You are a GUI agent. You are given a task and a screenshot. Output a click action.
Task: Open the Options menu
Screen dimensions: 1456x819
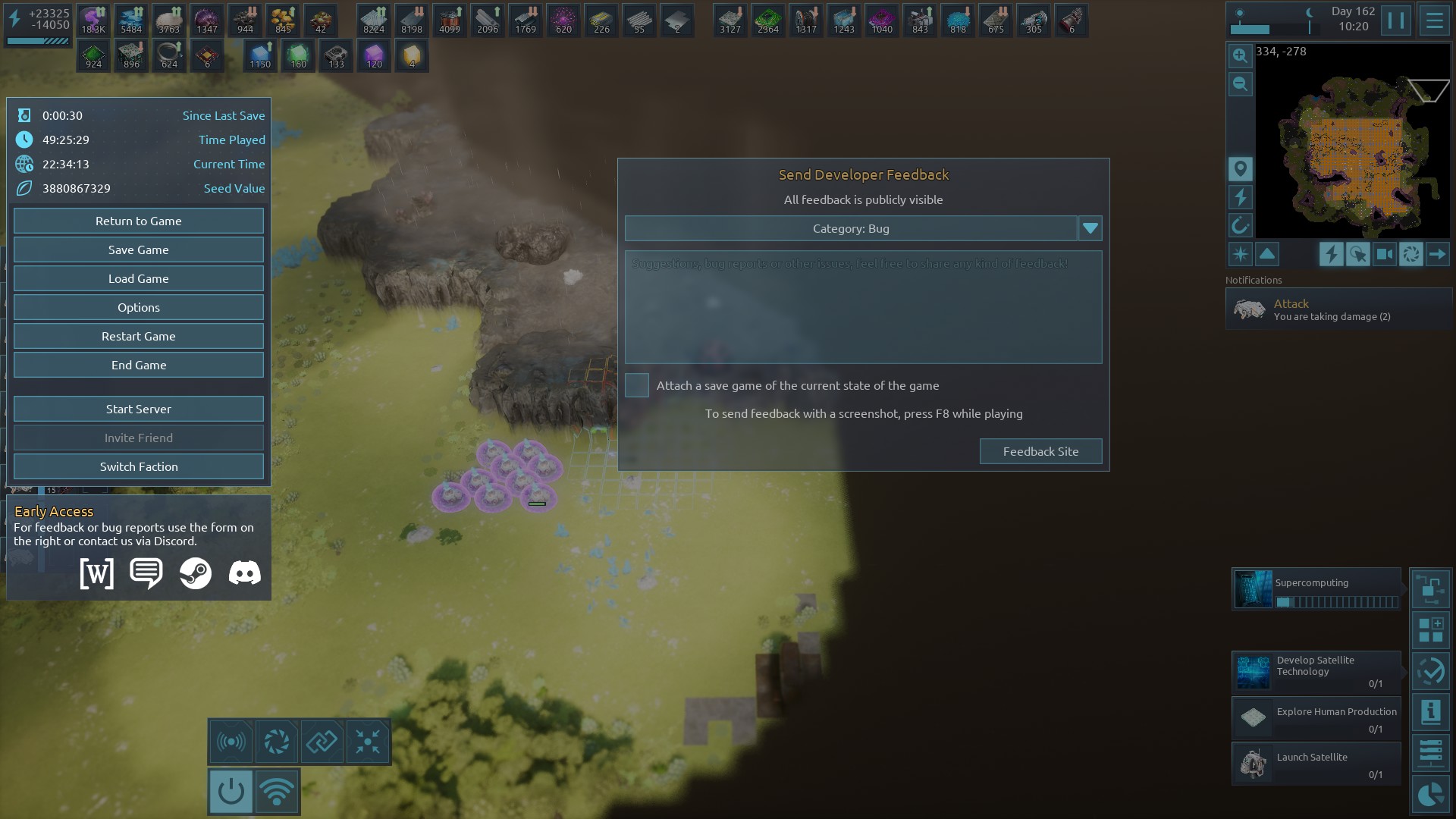tap(139, 307)
